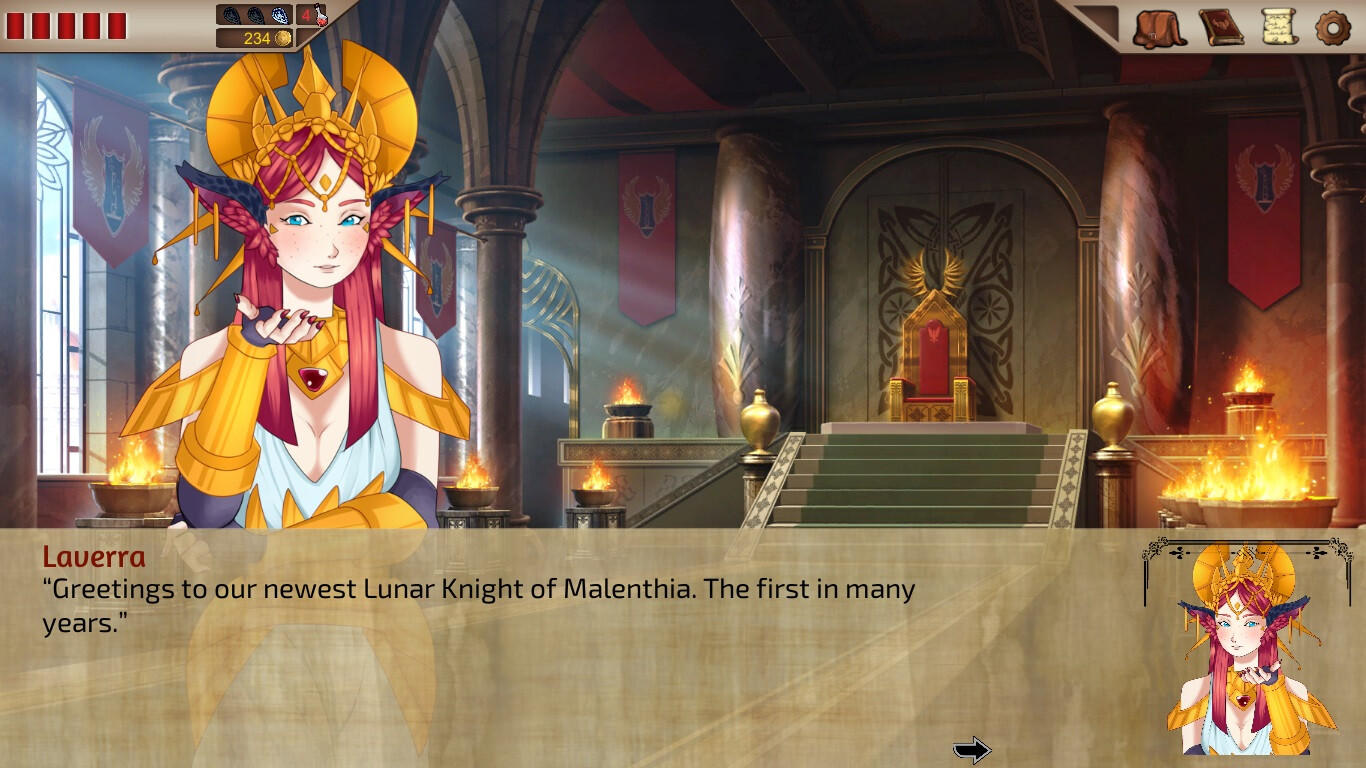Screen dimensions: 1366x768
Task: Use the red health potion
Action: click(320, 15)
